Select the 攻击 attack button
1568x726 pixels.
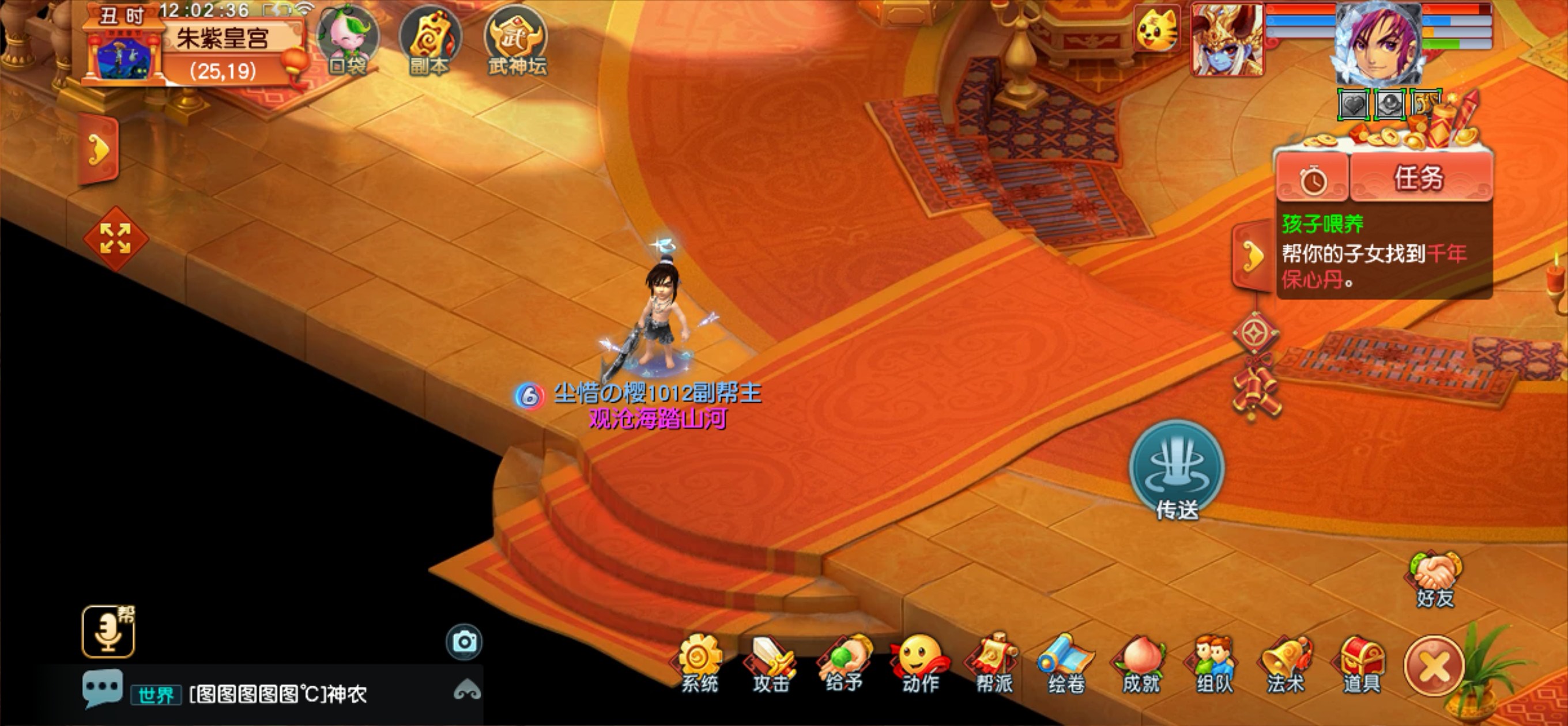[771, 664]
